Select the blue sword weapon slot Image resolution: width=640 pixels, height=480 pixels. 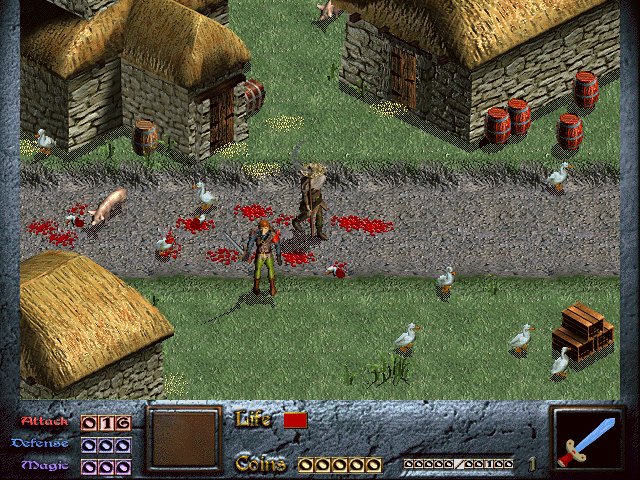click(588, 439)
